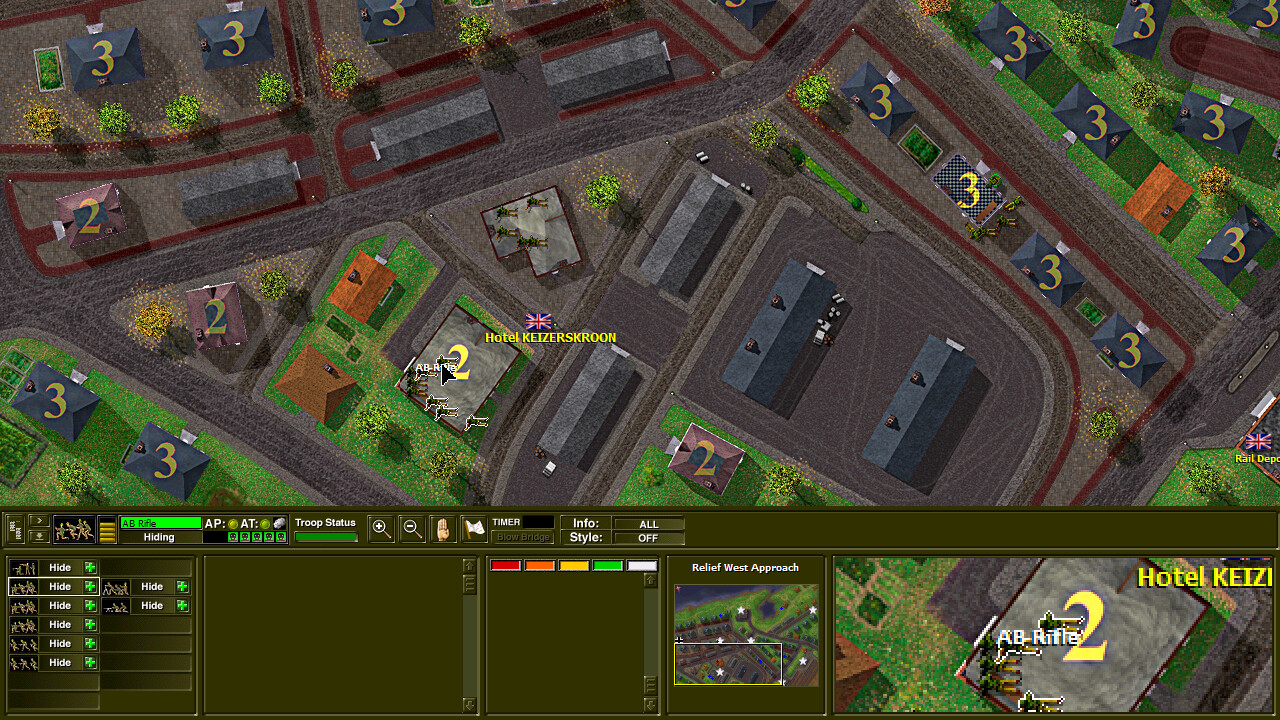
Task: Select the zoom-in magnifier tool
Action: [x=381, y=528]
